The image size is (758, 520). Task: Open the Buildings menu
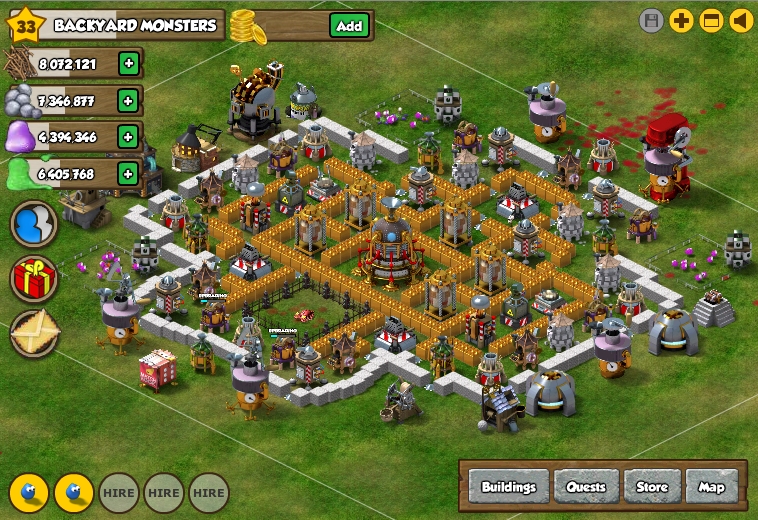[509, 487]
